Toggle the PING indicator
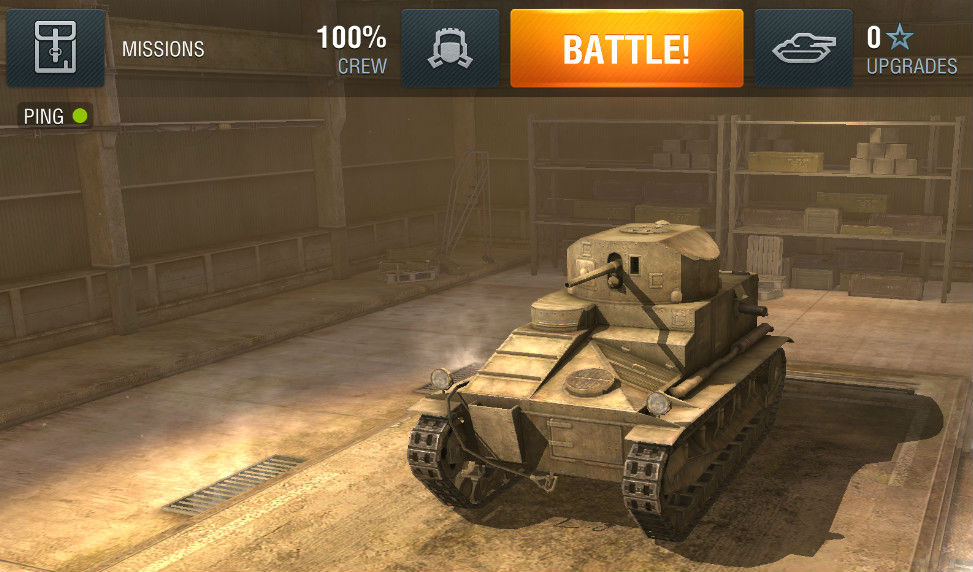 coord(56,117)
